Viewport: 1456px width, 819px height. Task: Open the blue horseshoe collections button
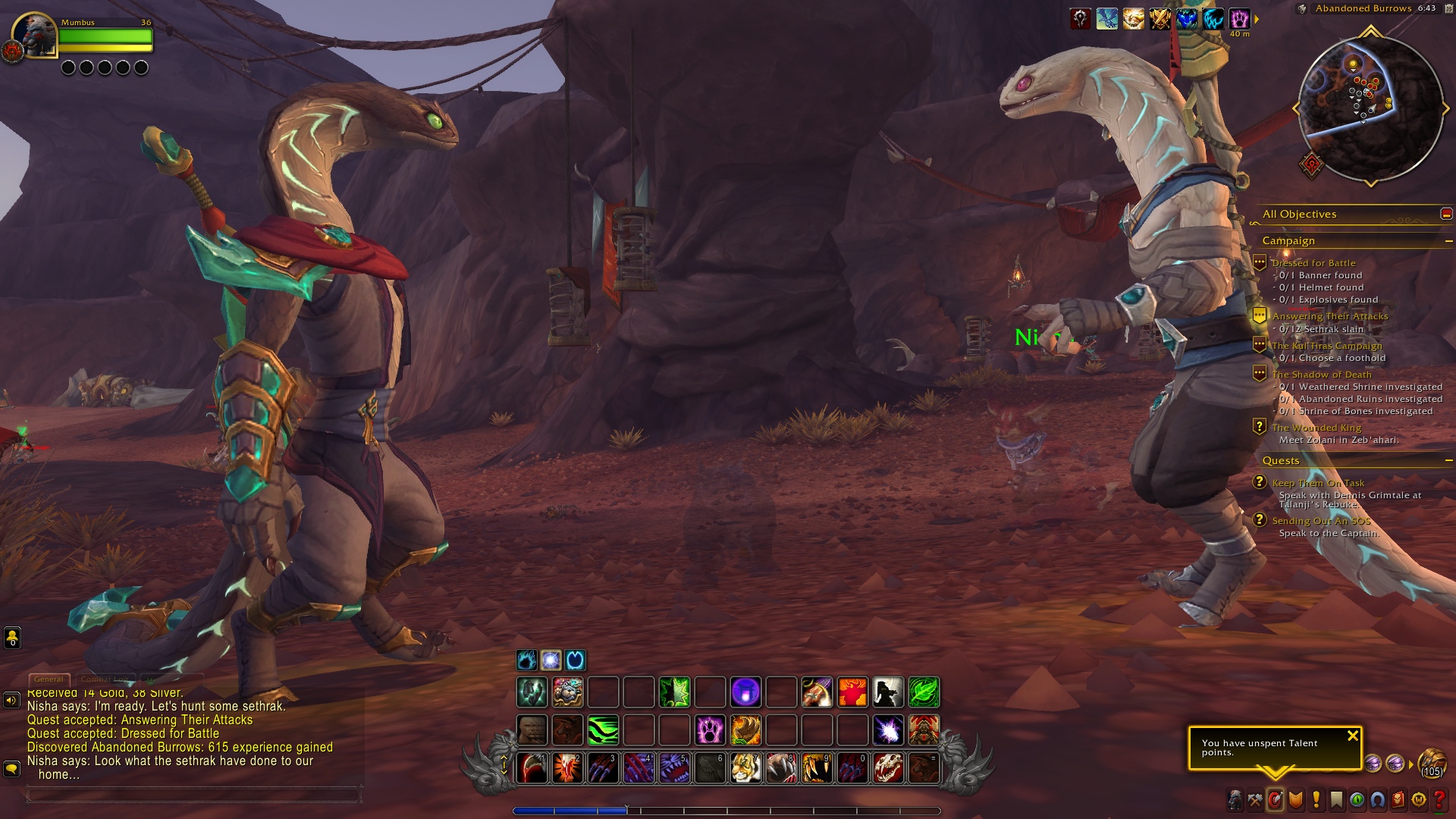coord(1378,800)
